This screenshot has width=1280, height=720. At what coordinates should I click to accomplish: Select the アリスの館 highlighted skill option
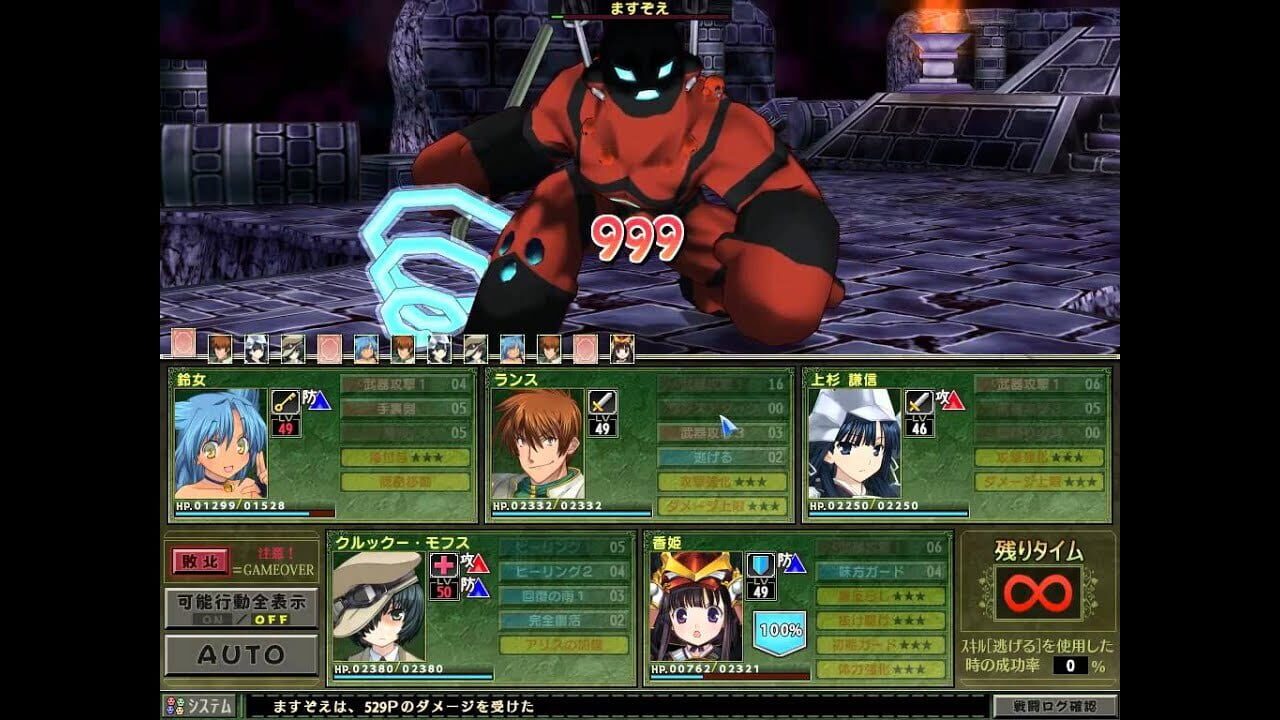pyautogui.click(x=563, y=645)
